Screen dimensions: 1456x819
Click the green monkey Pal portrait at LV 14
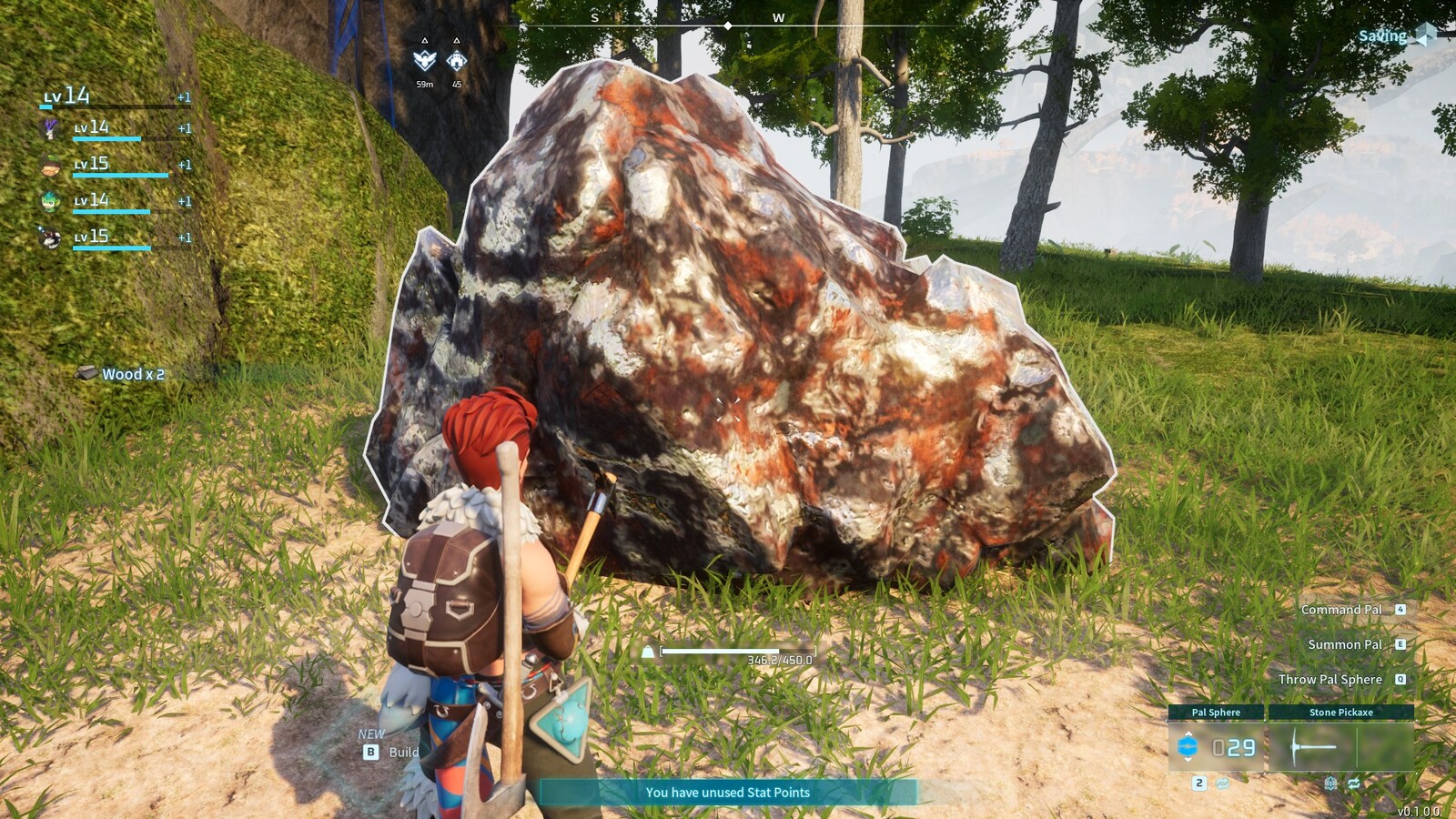50,201
